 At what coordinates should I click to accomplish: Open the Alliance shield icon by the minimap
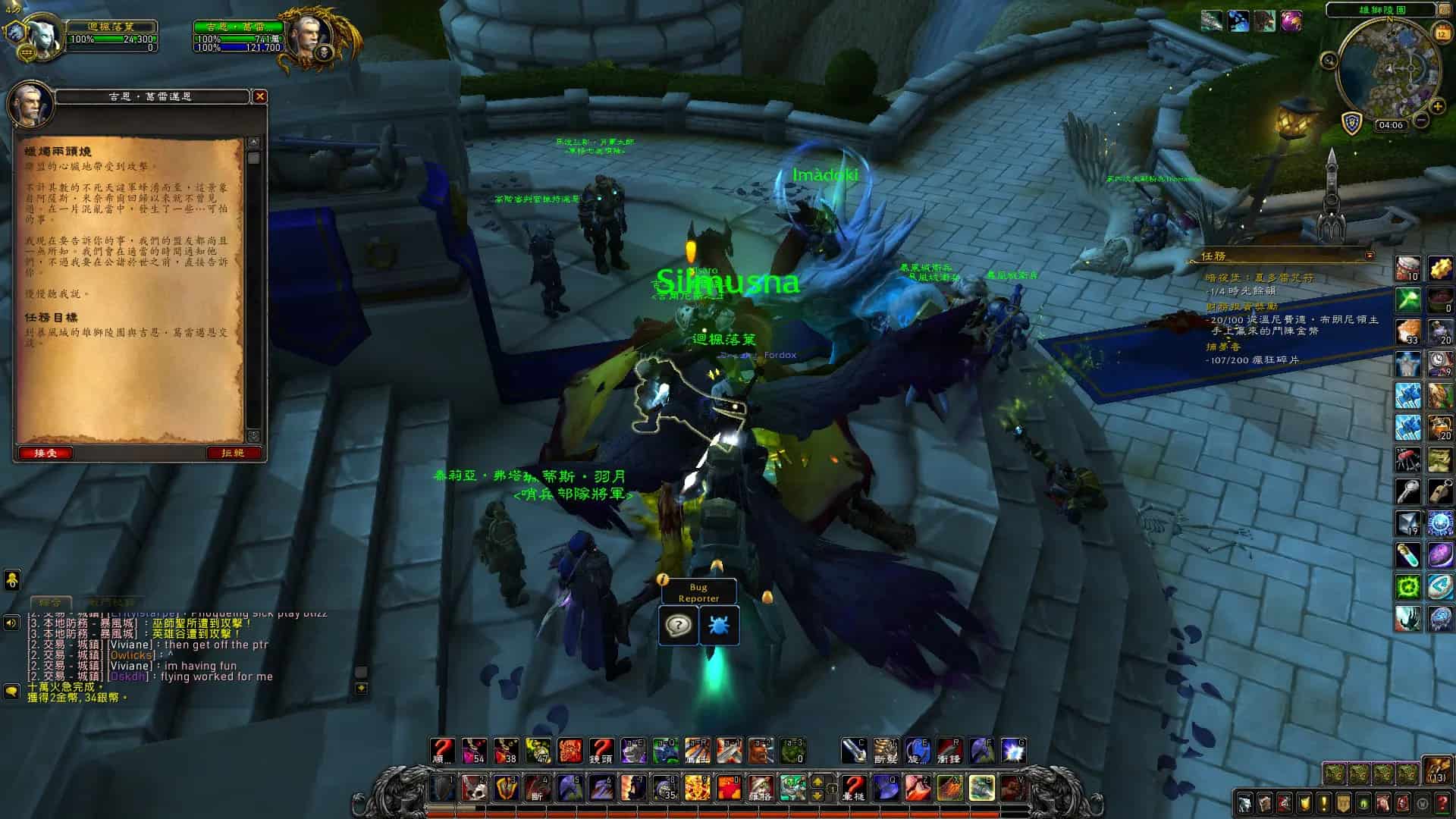click(x=1351, y=123)
